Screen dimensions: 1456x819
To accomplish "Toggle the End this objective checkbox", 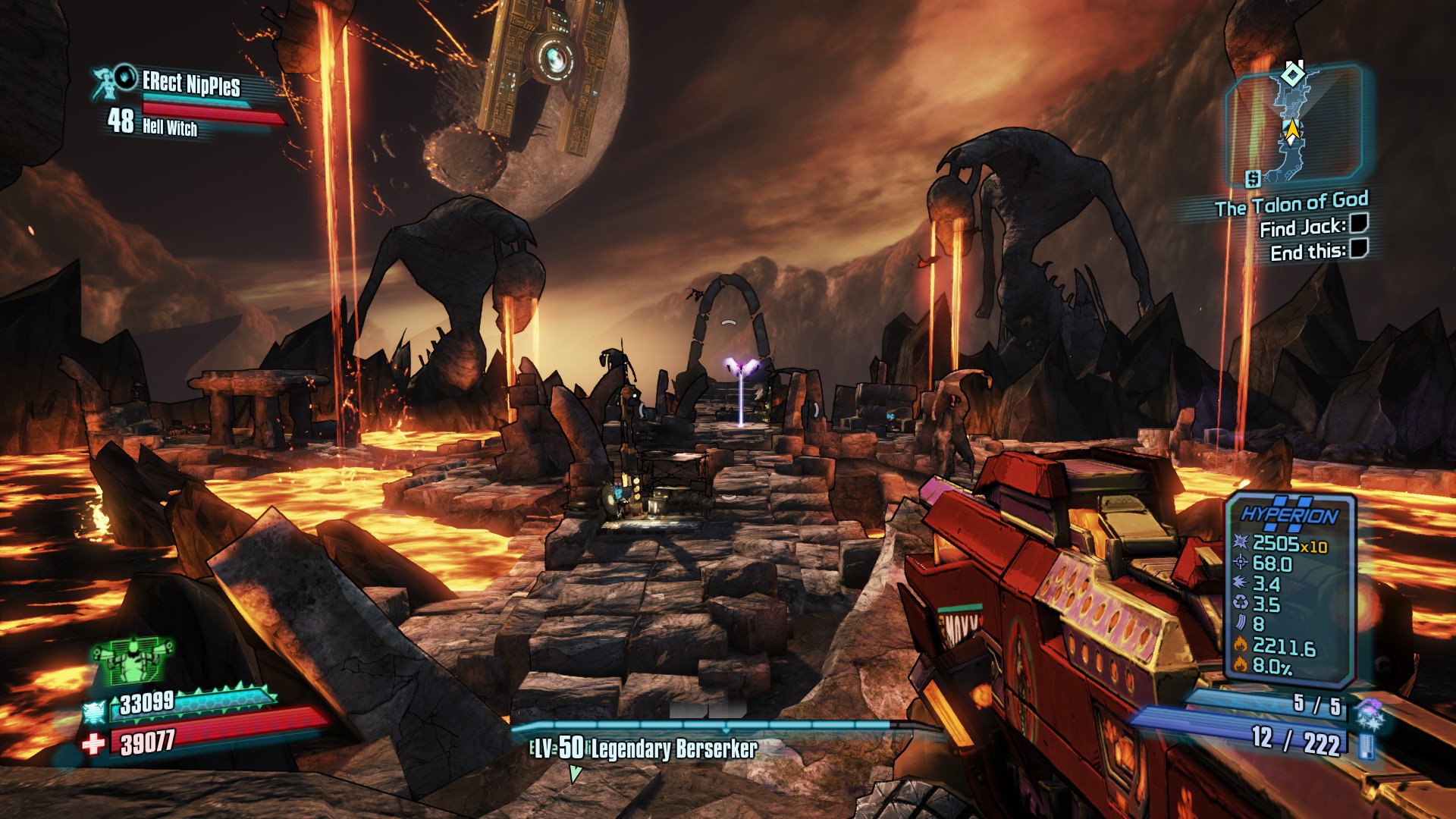I will (1358, 248).
